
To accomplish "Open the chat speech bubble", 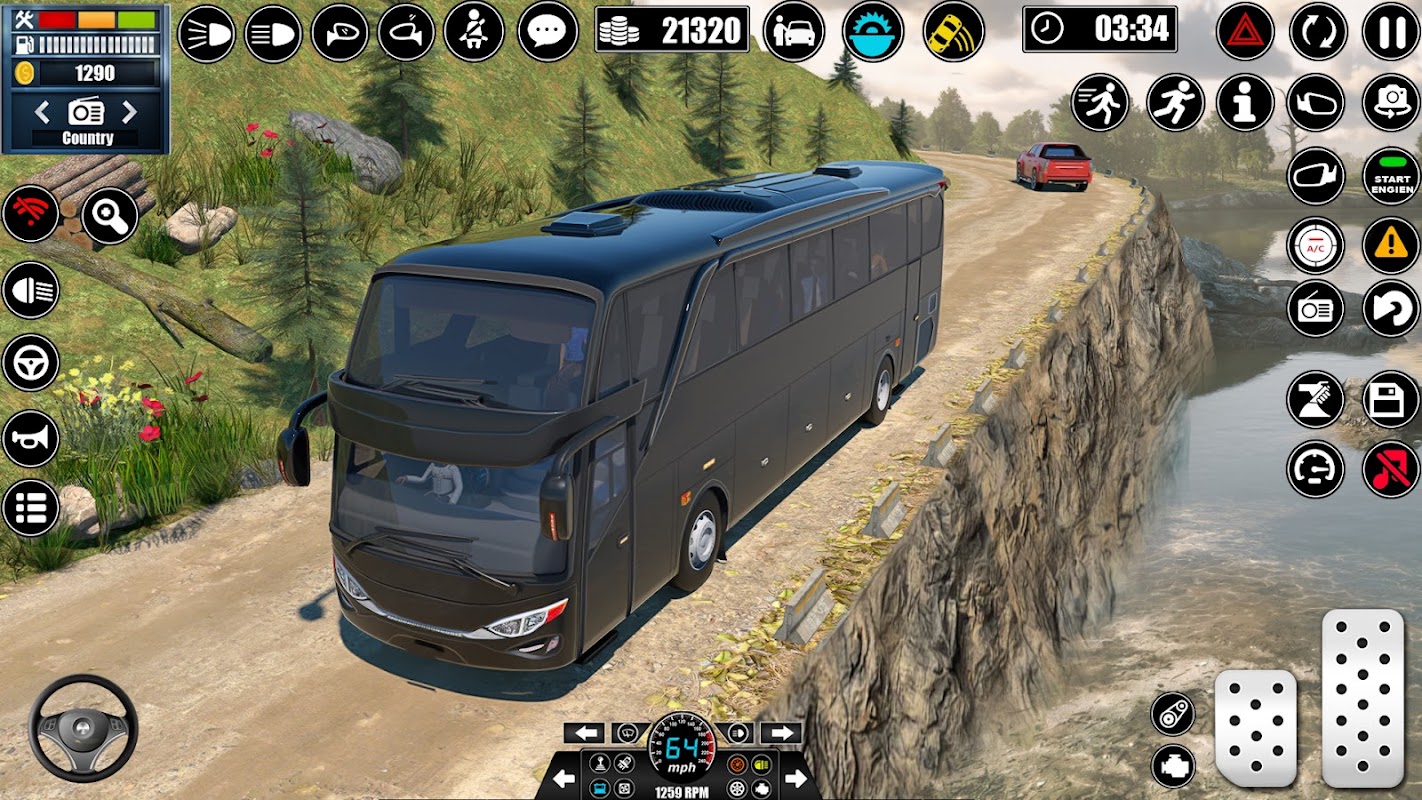I will pyautogui.click(x=547, y=32).
